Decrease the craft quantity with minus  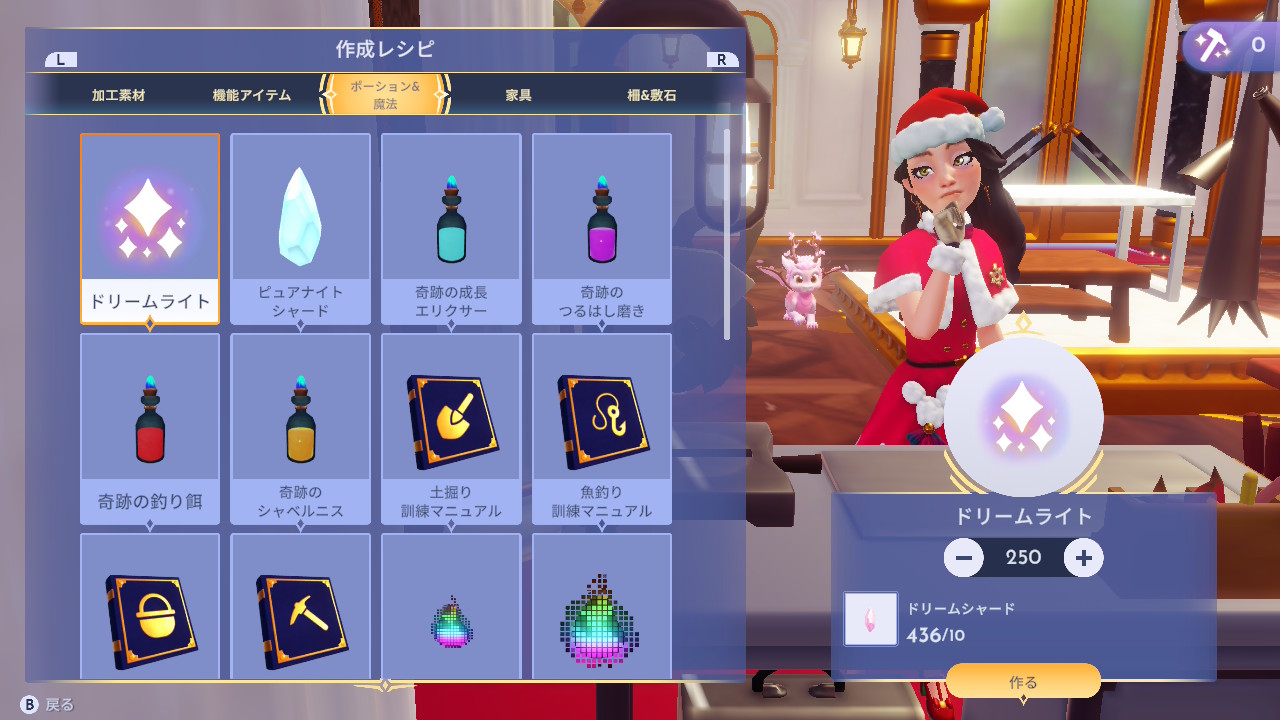pyautogui.click(x=963, y=557)
